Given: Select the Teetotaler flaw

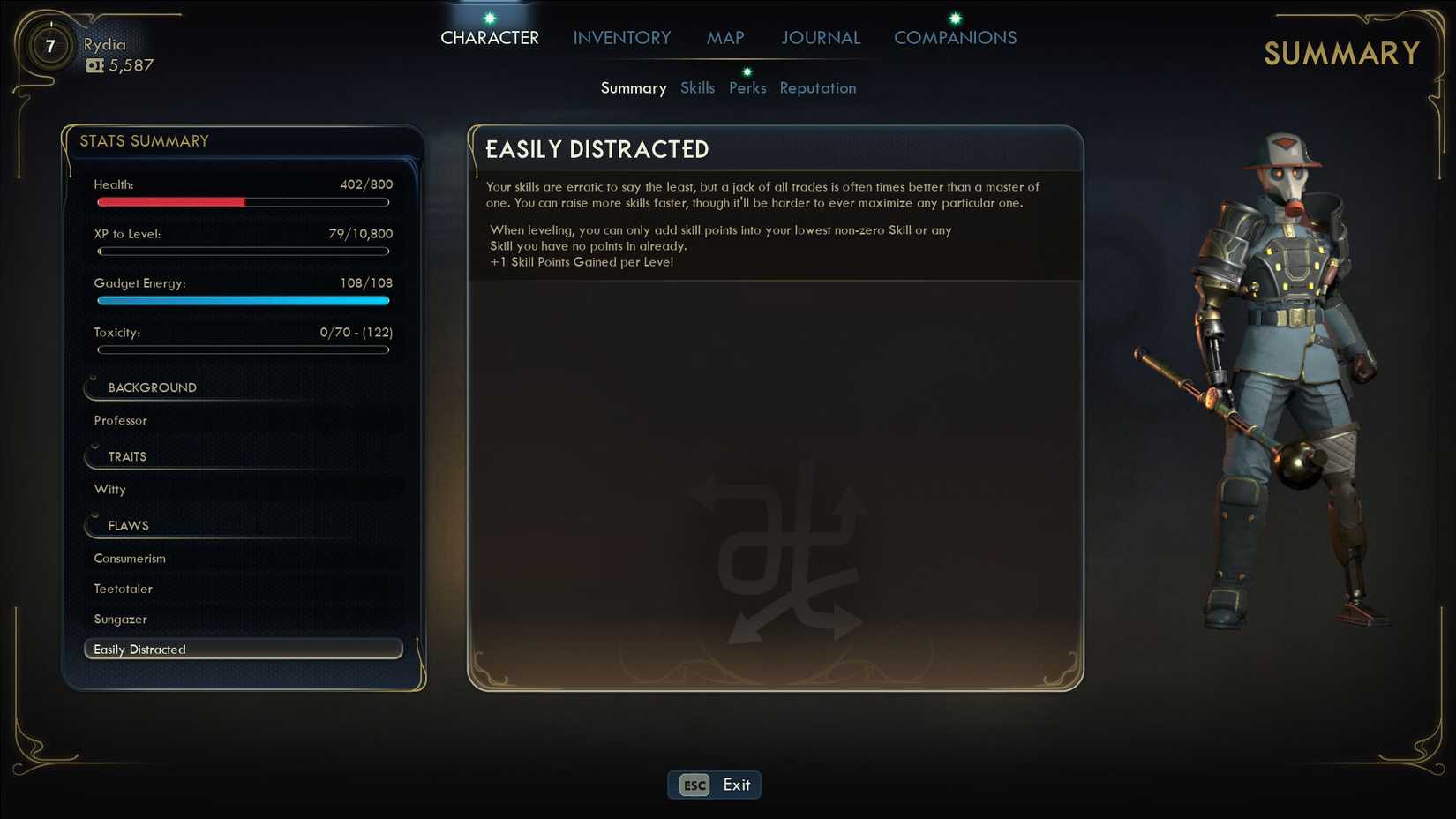Looking at the screenshot, I should [x=123, y=588].
